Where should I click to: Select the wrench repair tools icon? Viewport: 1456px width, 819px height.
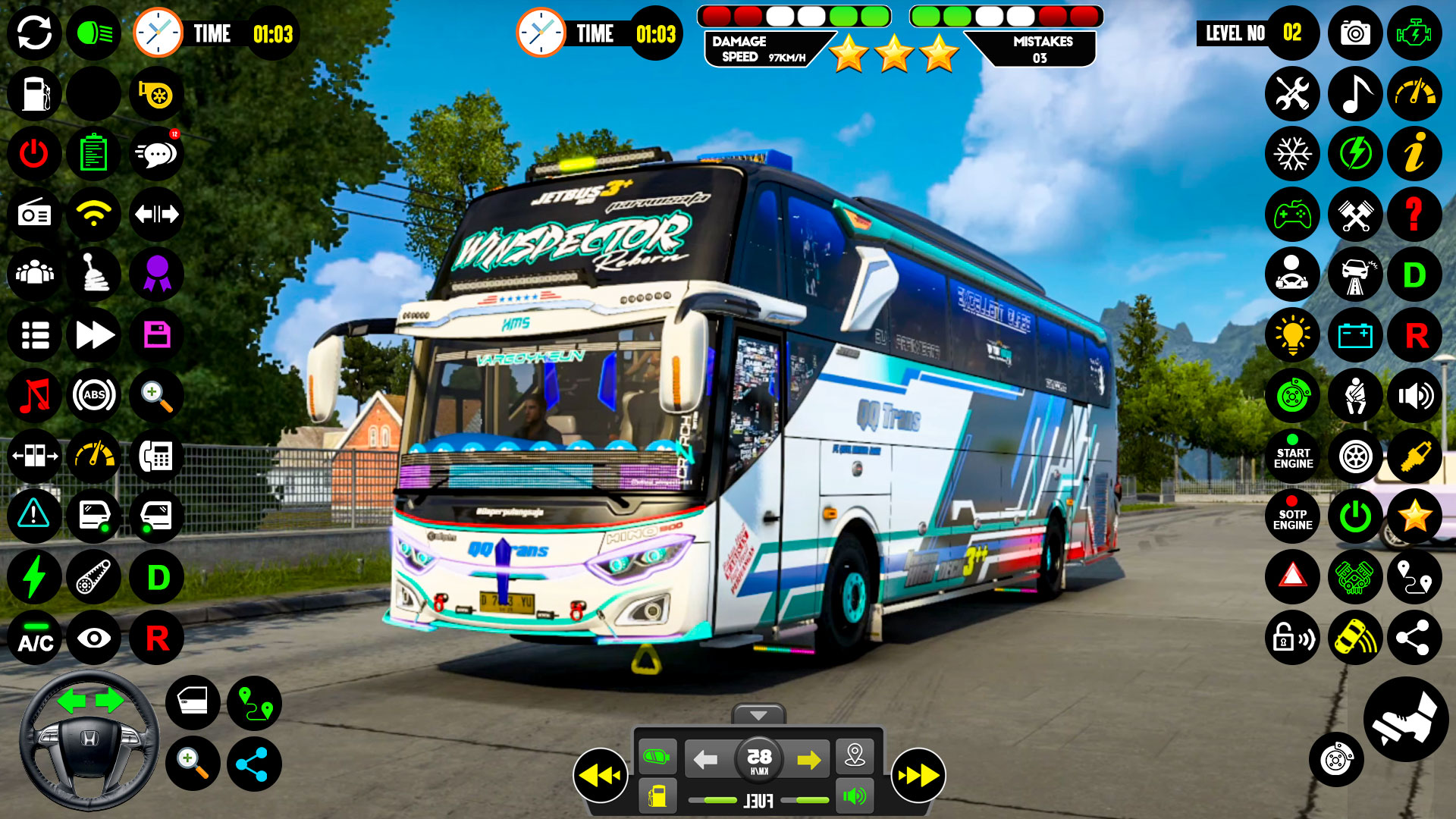click(1293, 93)
